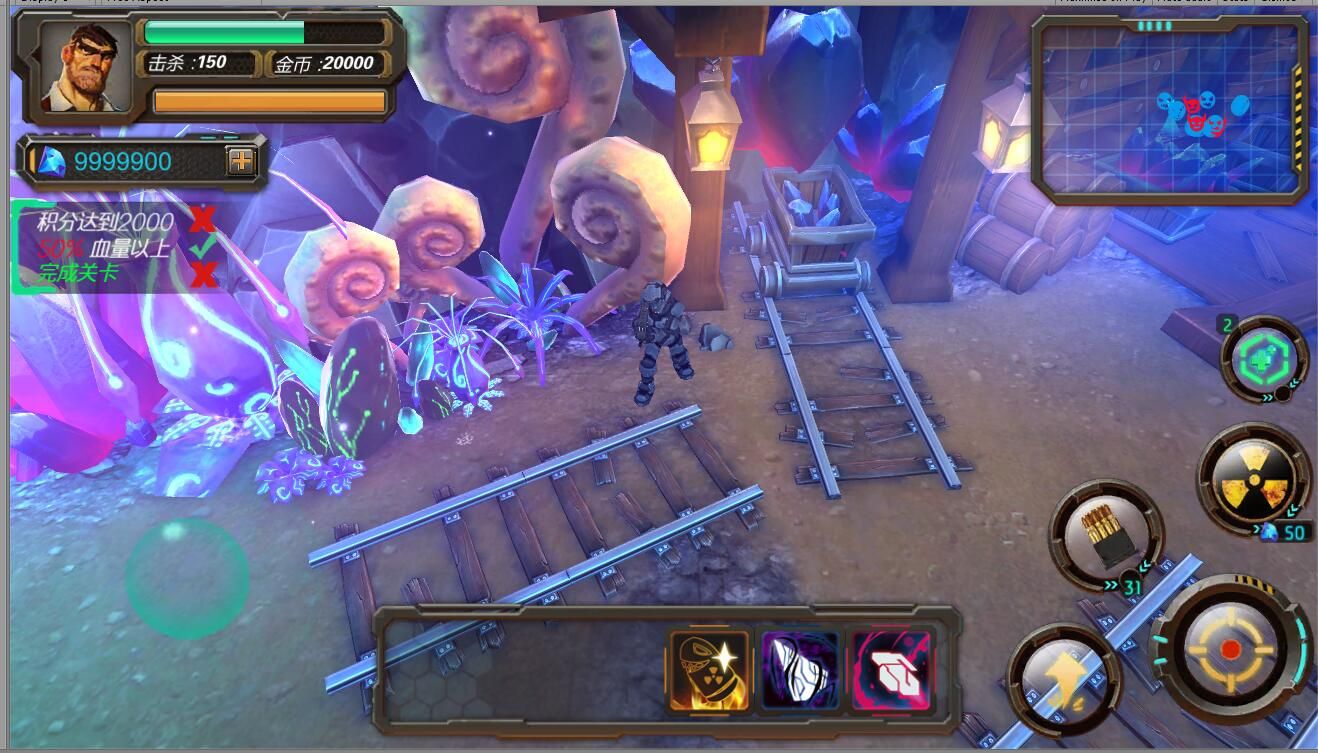
Task: Activate the pink armor shield skill
Action: point(889,670)
